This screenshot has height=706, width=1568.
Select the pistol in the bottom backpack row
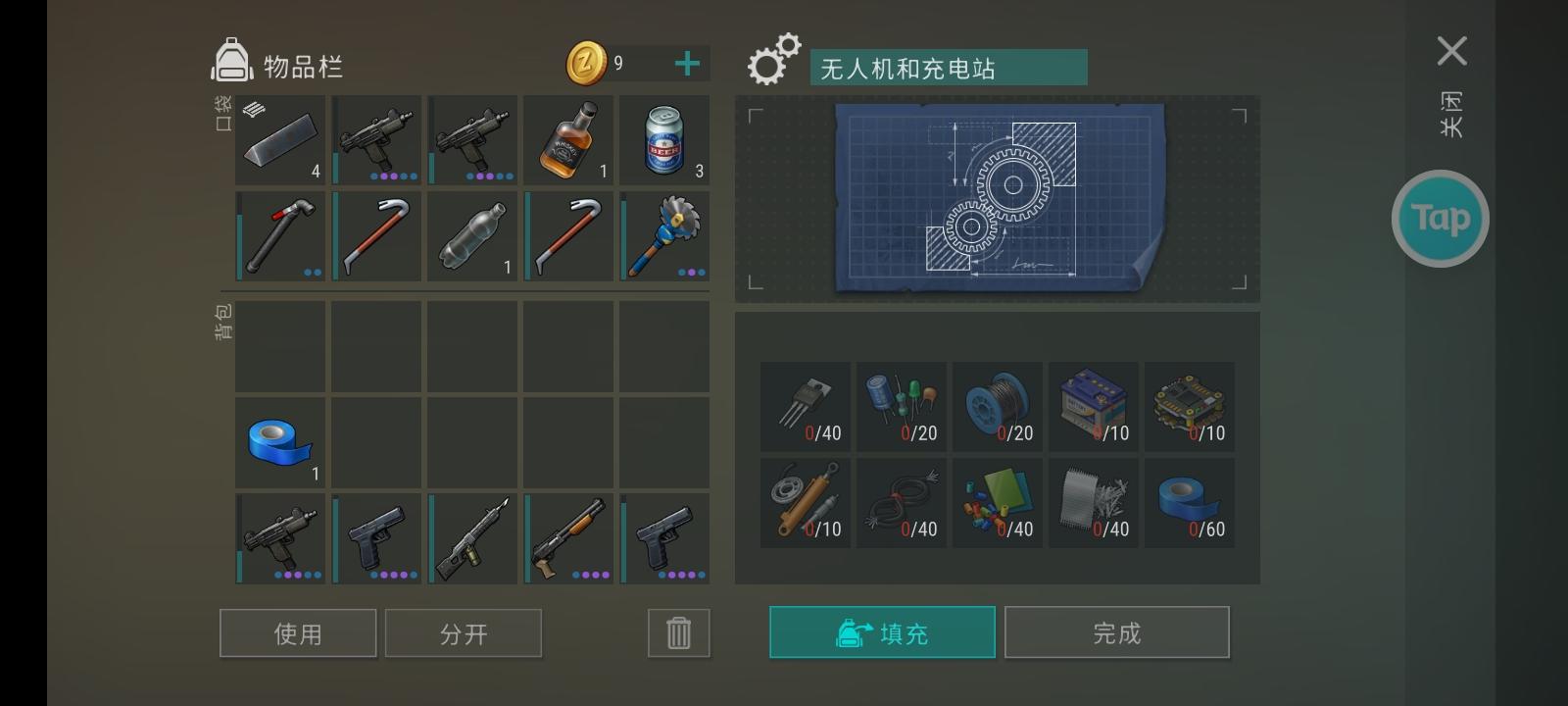pos(664,537)
